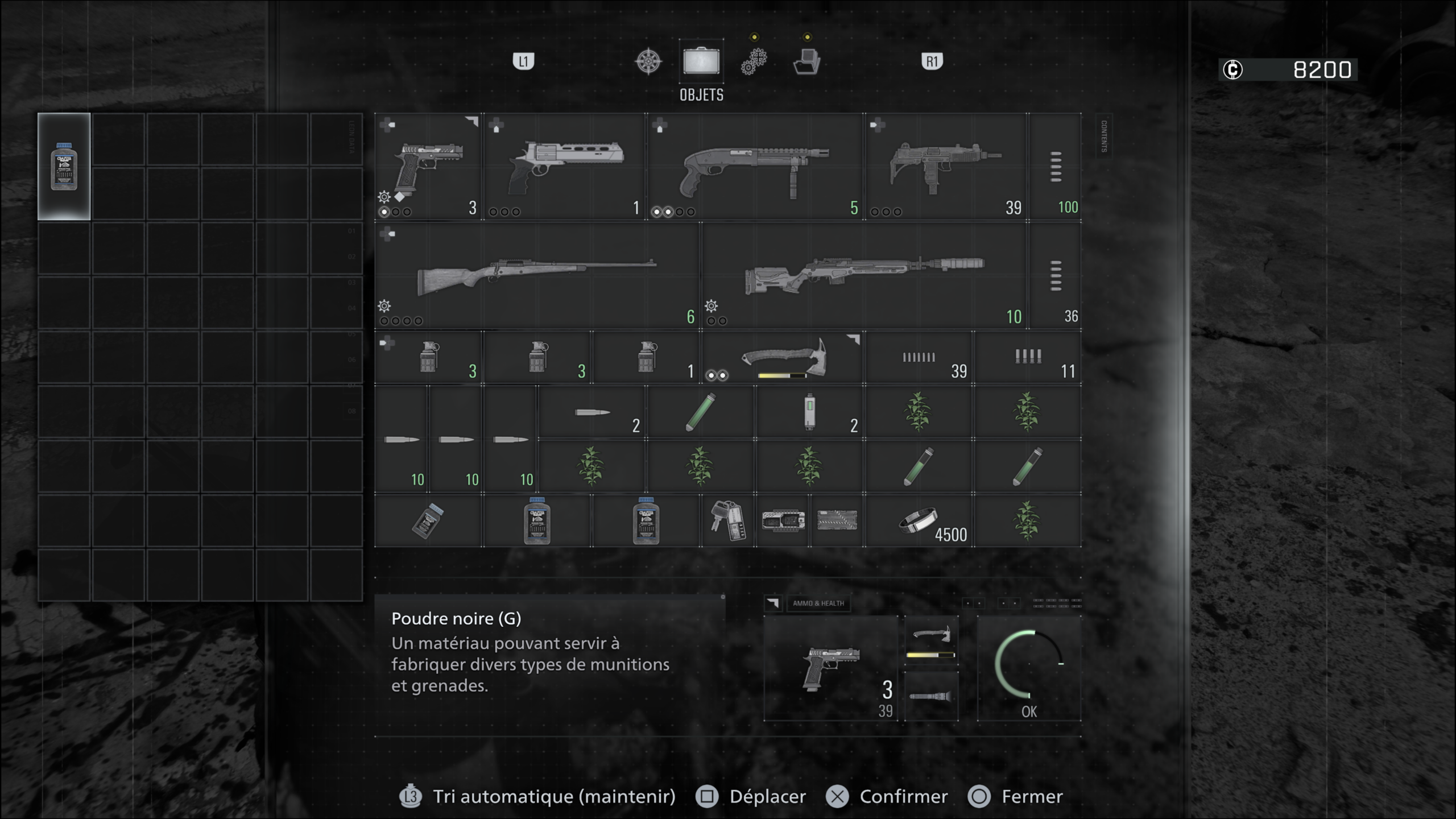1456x819 pixels.
Task: Select the hatchet with durability bar
Action: [783, 358]
